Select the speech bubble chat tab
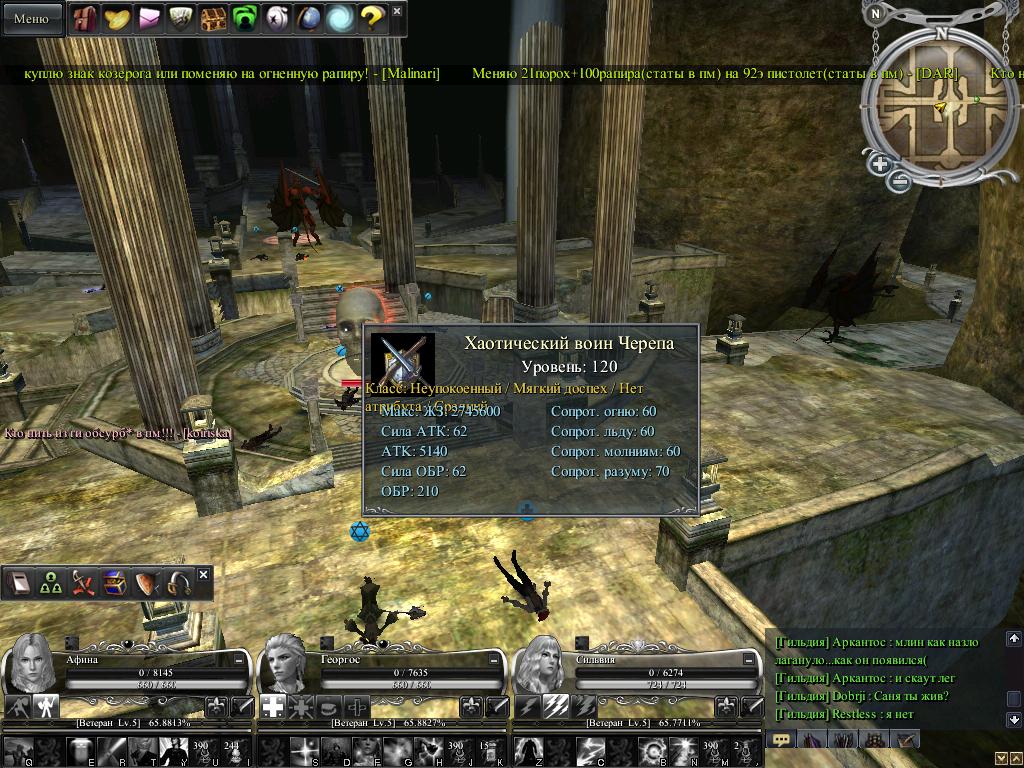Screen dimensions: 1024x768 782,740
